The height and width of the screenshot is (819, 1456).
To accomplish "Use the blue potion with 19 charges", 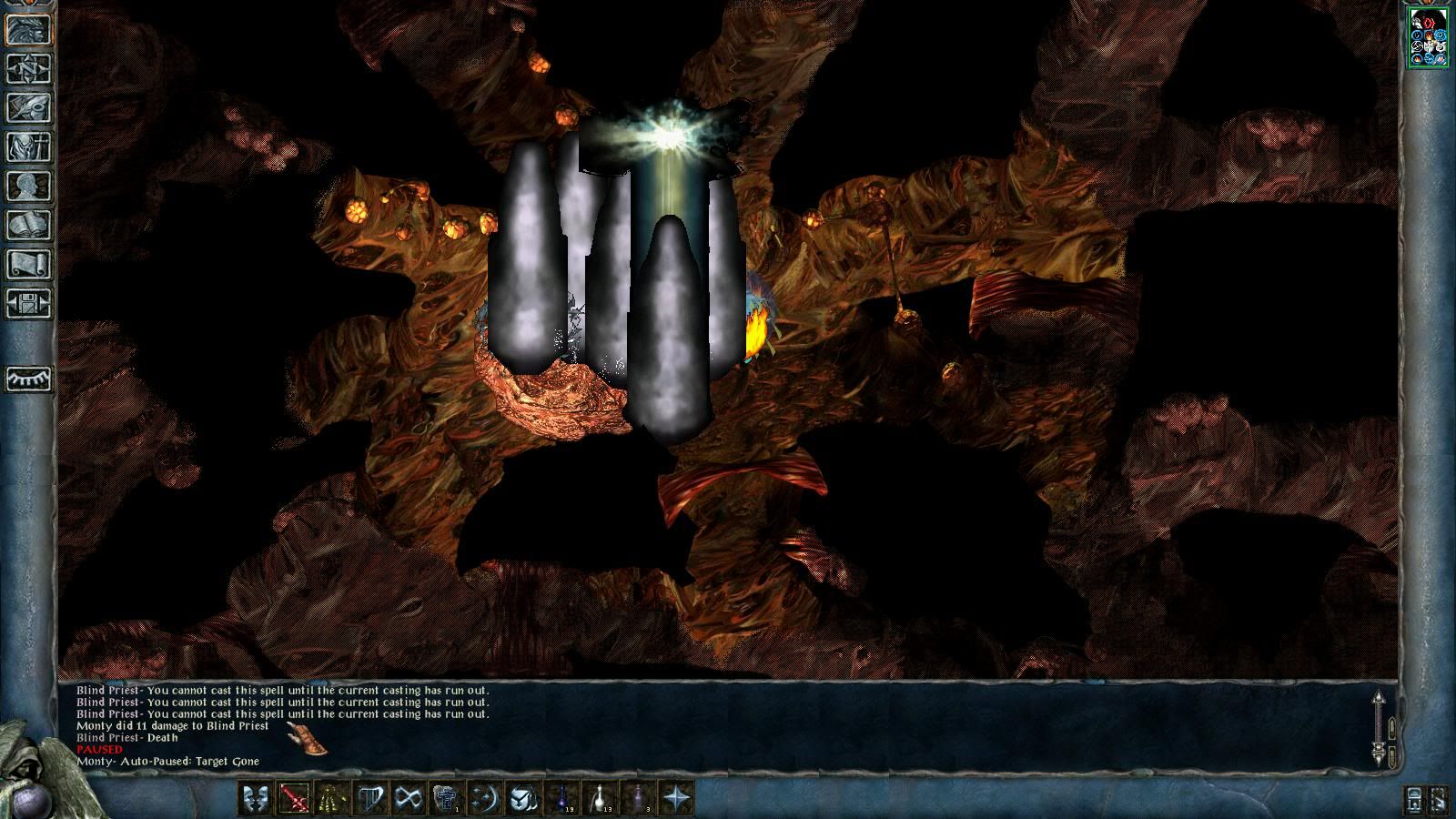I will click(562, 799).
